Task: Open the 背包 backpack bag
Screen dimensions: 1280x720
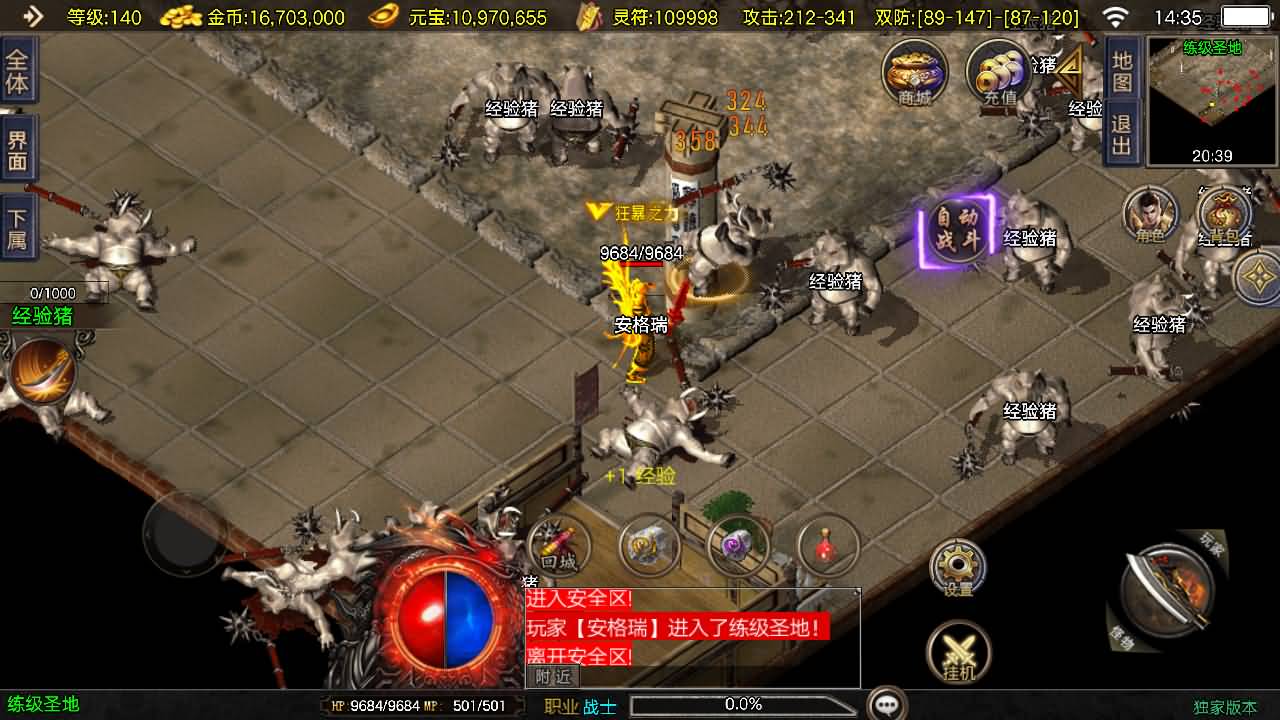Action: click(x=1225, y=215)
